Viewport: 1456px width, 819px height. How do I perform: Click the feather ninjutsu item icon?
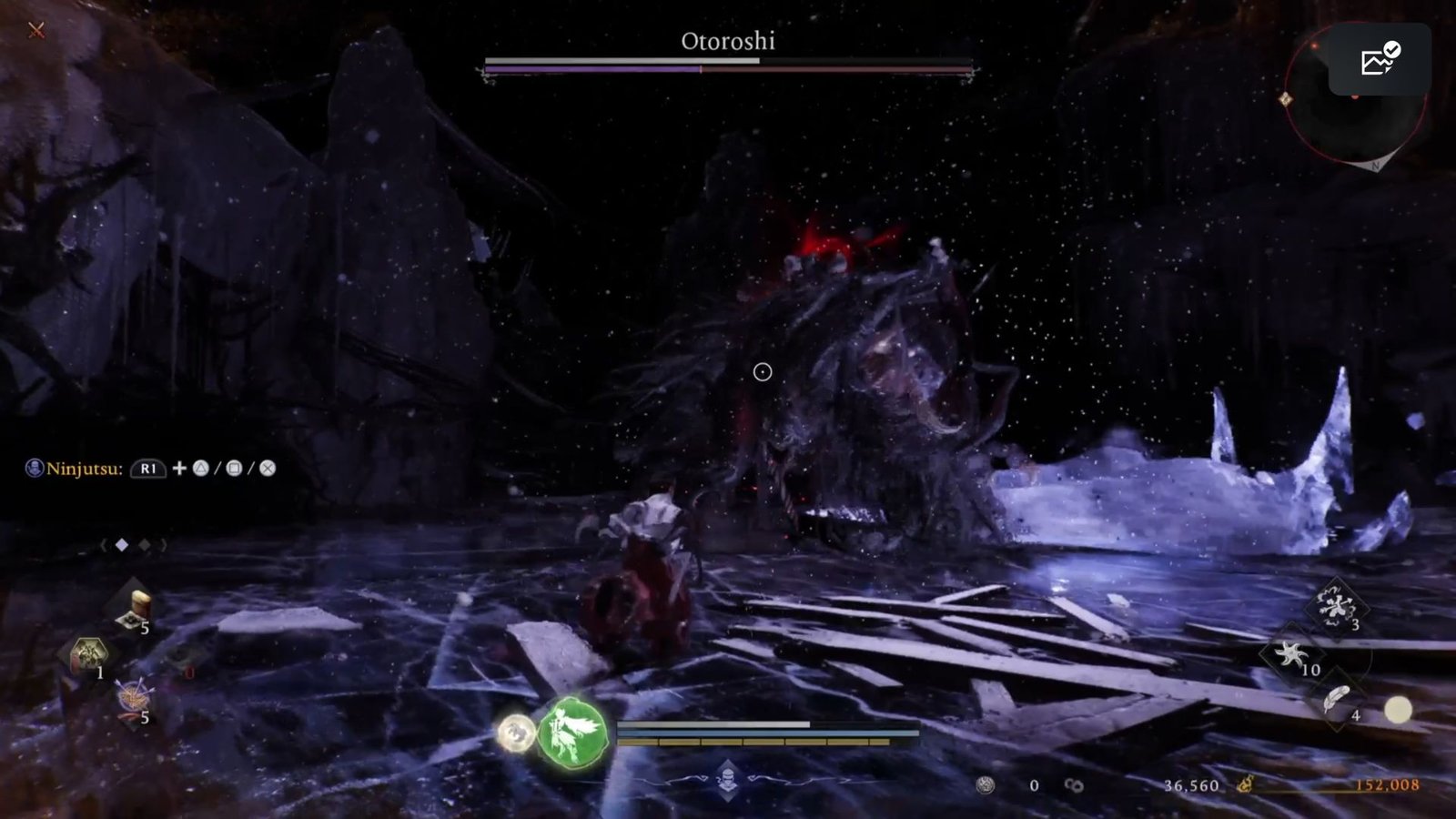1334,700
